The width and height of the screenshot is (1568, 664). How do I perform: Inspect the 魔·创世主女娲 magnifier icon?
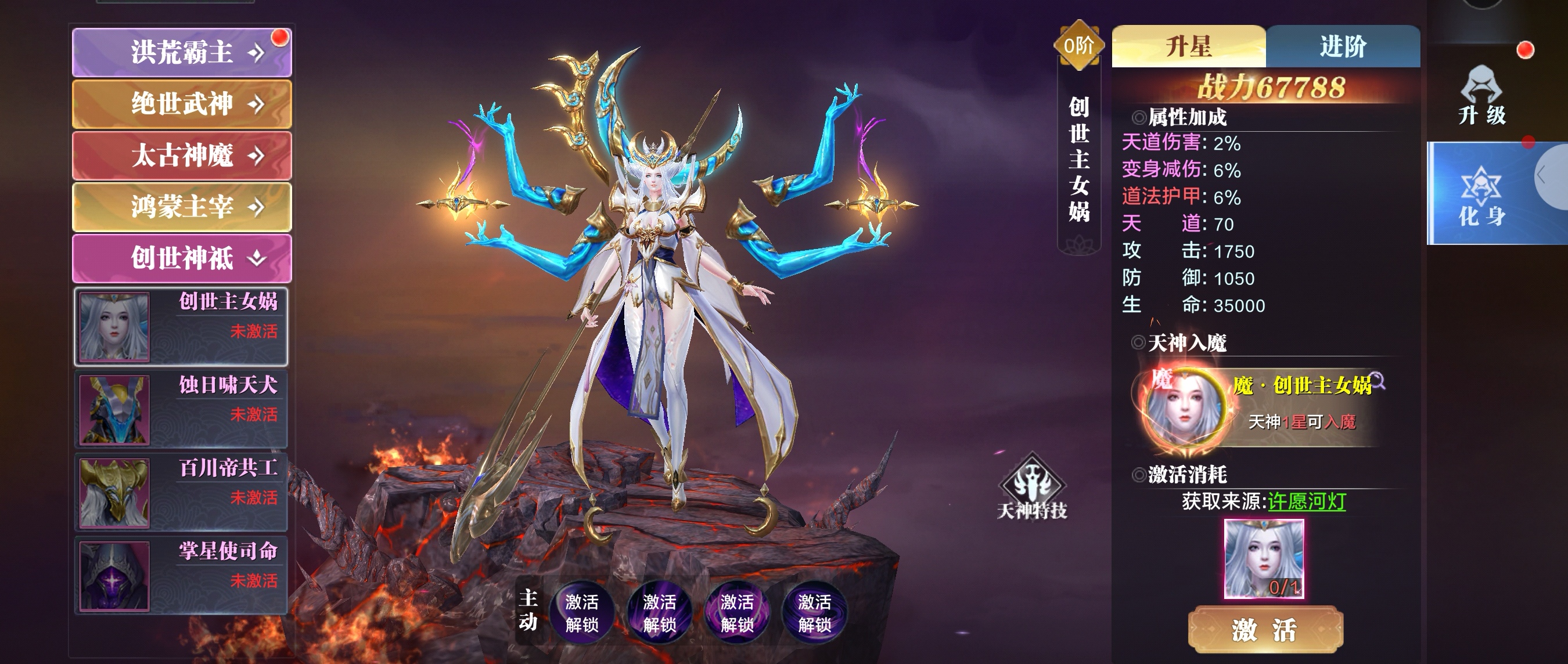click(x=1378, y=381)
